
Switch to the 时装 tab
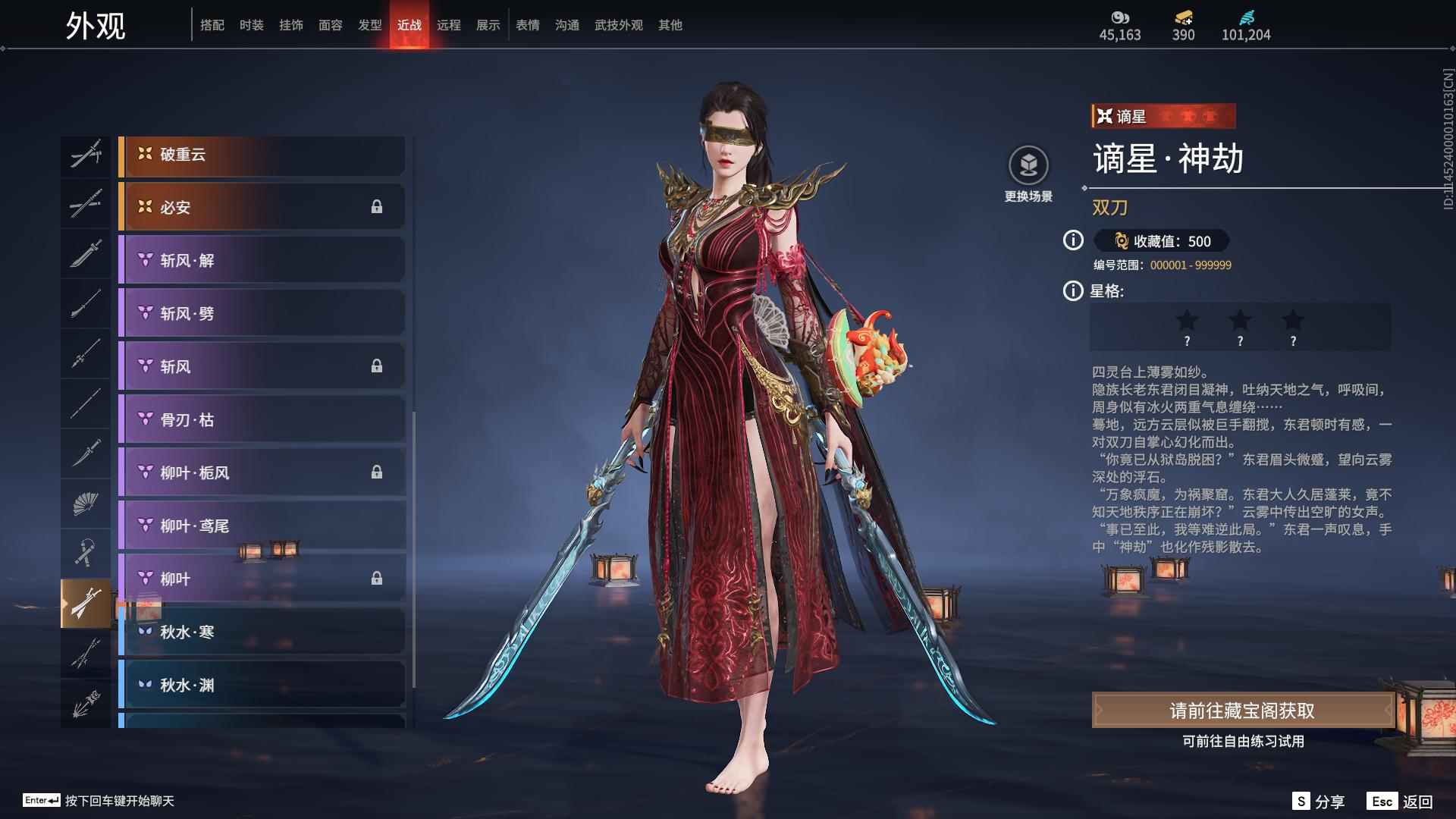252,24
